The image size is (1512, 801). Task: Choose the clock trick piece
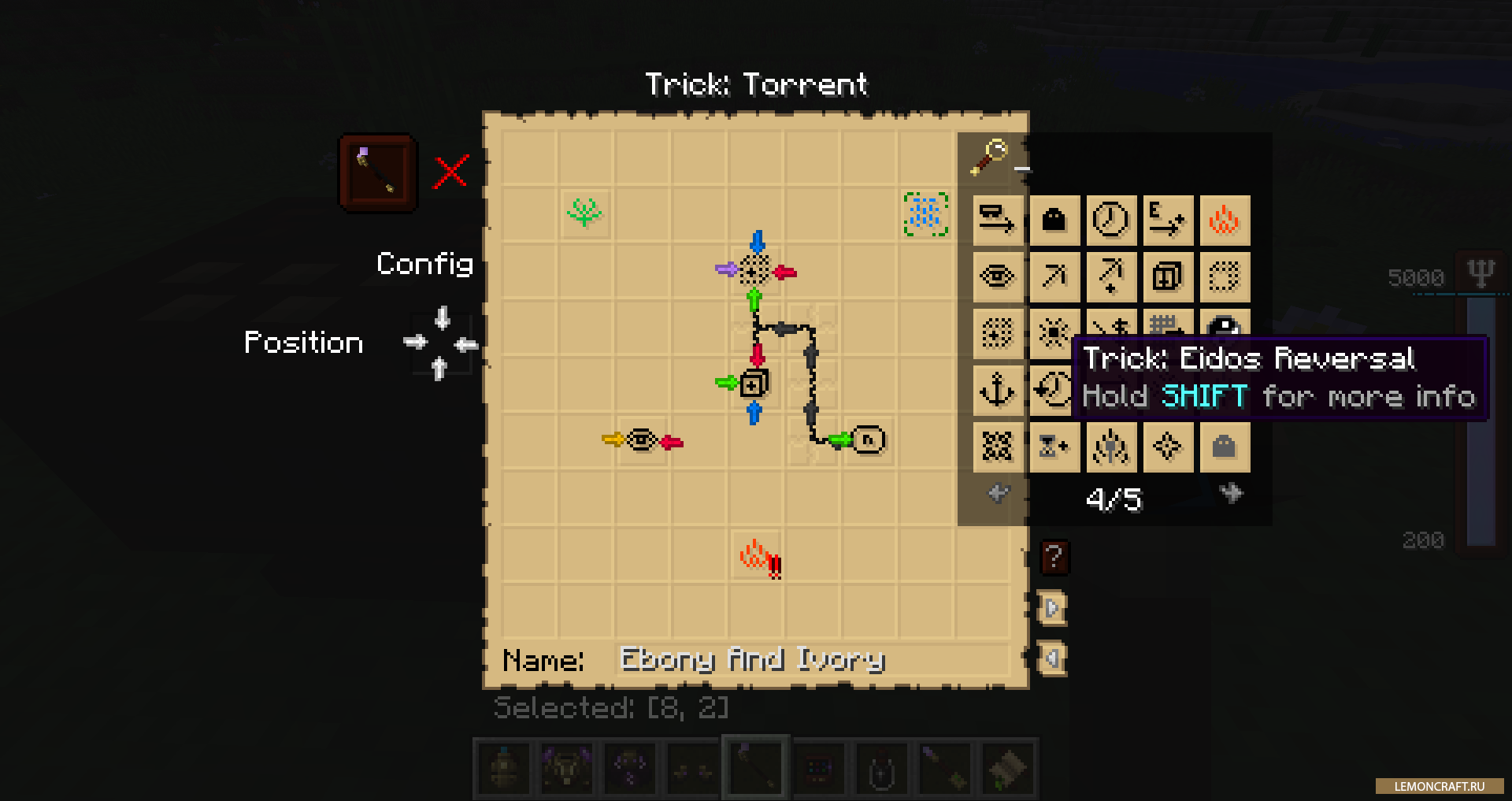[1111, 220]
